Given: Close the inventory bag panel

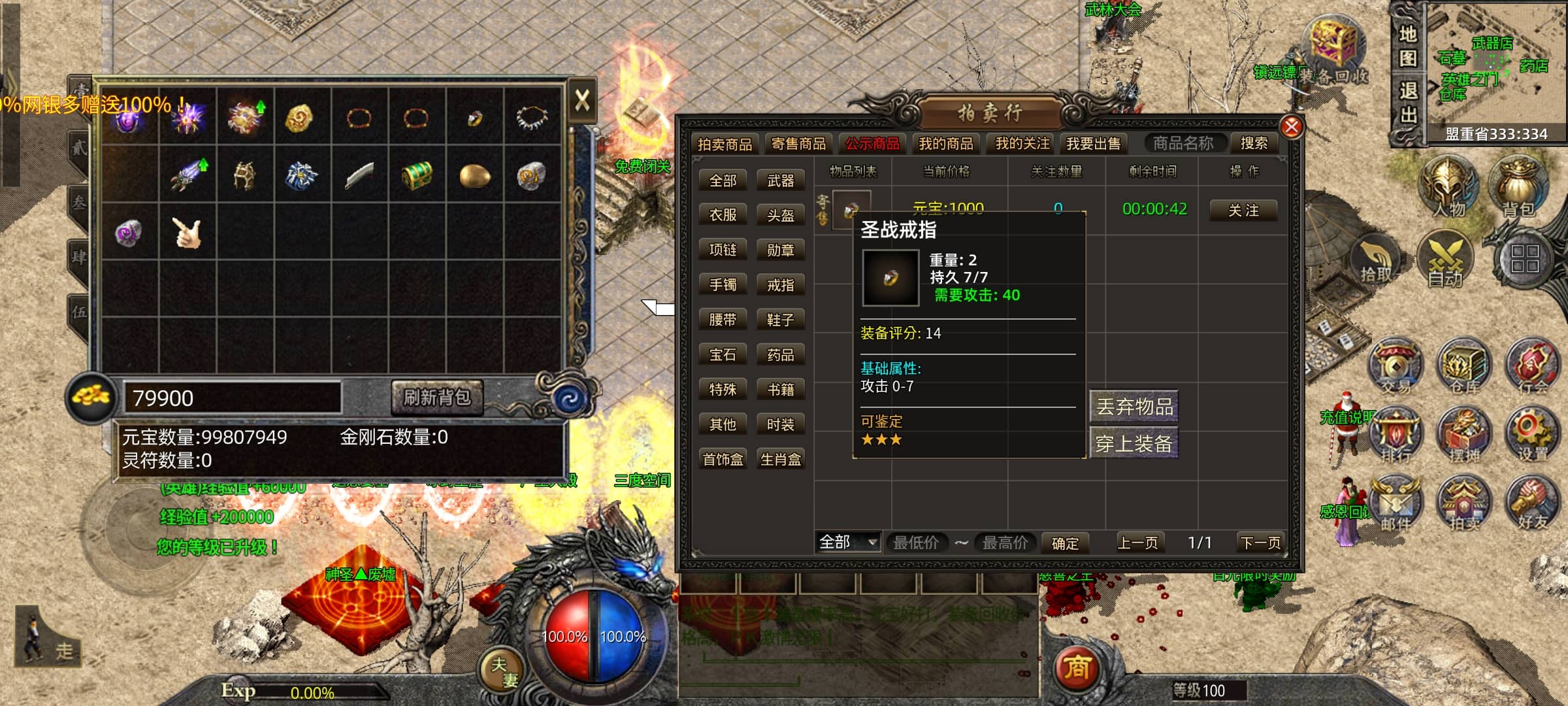Looking at the screenshot, I should tap(581, 101).
